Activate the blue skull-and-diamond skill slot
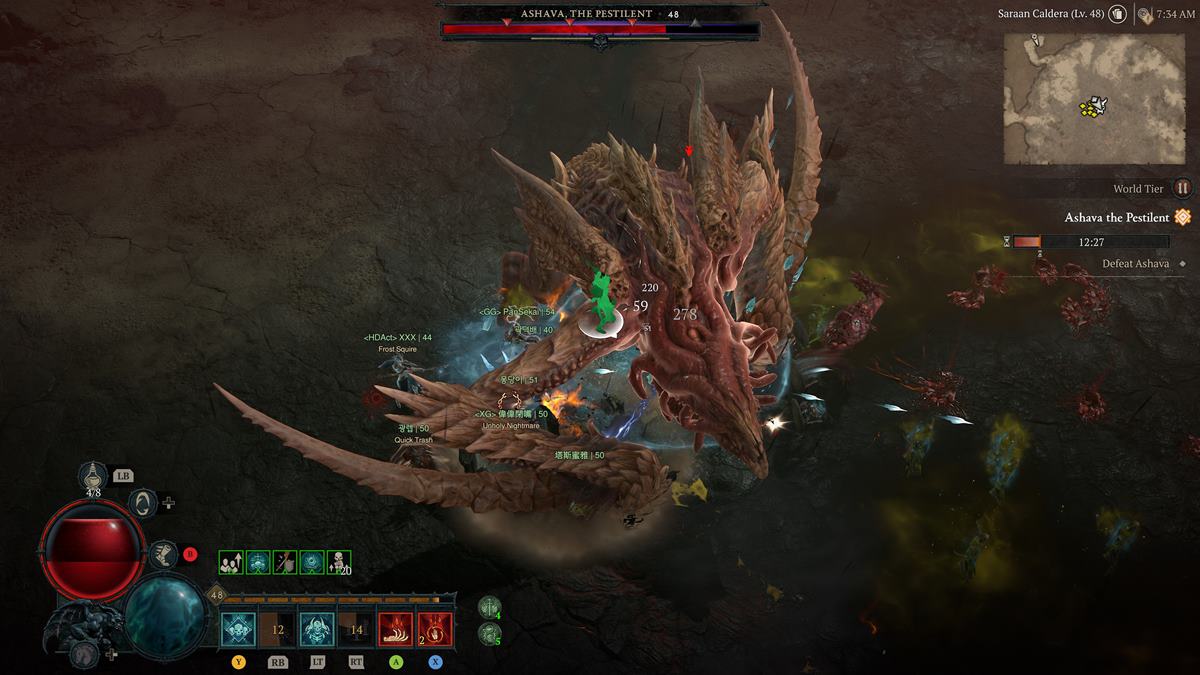The width and height of the screenshot is (1200, 675). point(238,630)
